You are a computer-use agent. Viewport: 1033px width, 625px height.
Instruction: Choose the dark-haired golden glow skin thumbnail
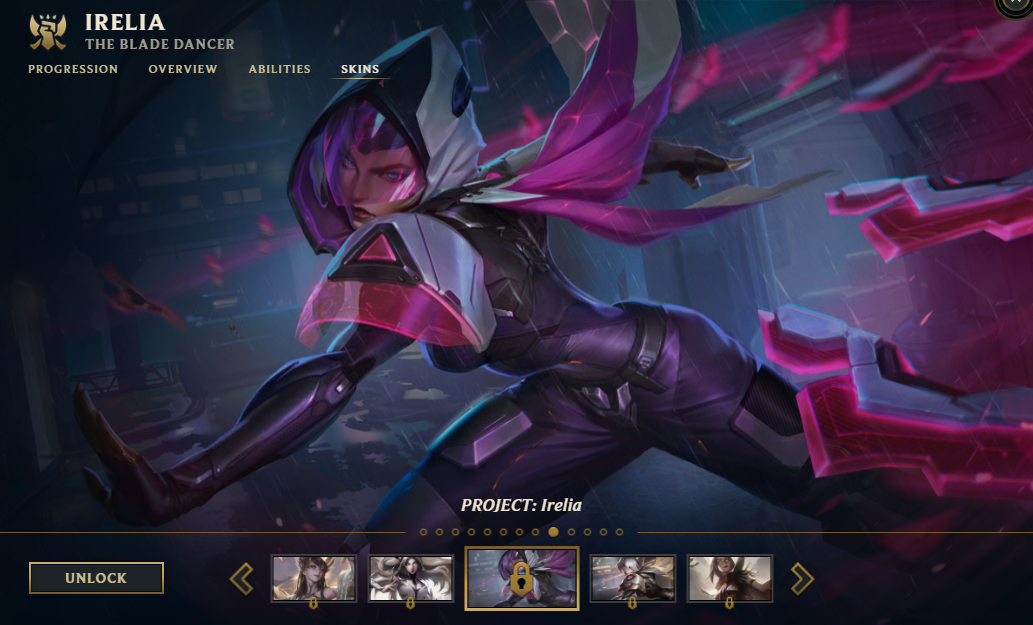point(314,578)
